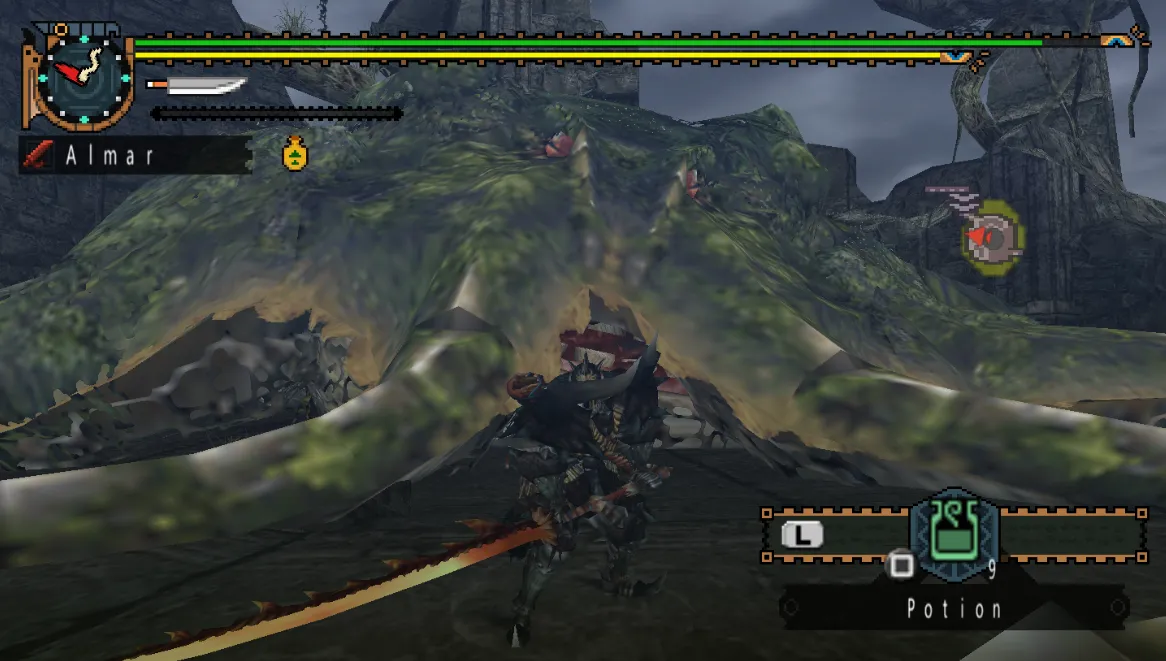Click the weapon sharpness blade icon

pos(198,86)
